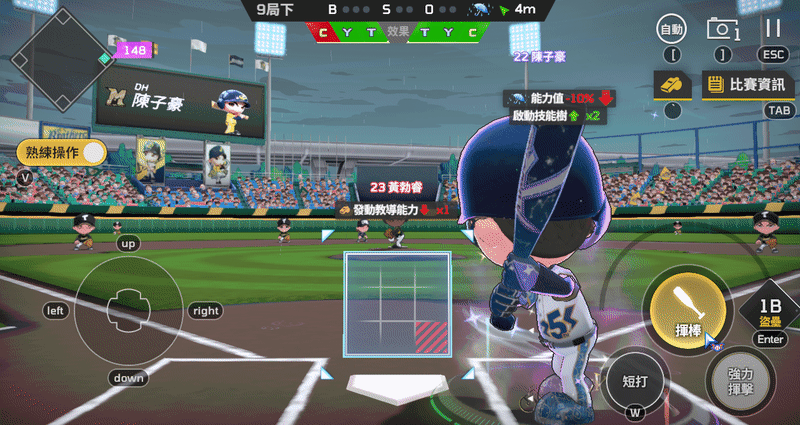This screenshot has height=425, width=800.
Task: Move the batter right on the D-pad
Action: tap(204, 311)
